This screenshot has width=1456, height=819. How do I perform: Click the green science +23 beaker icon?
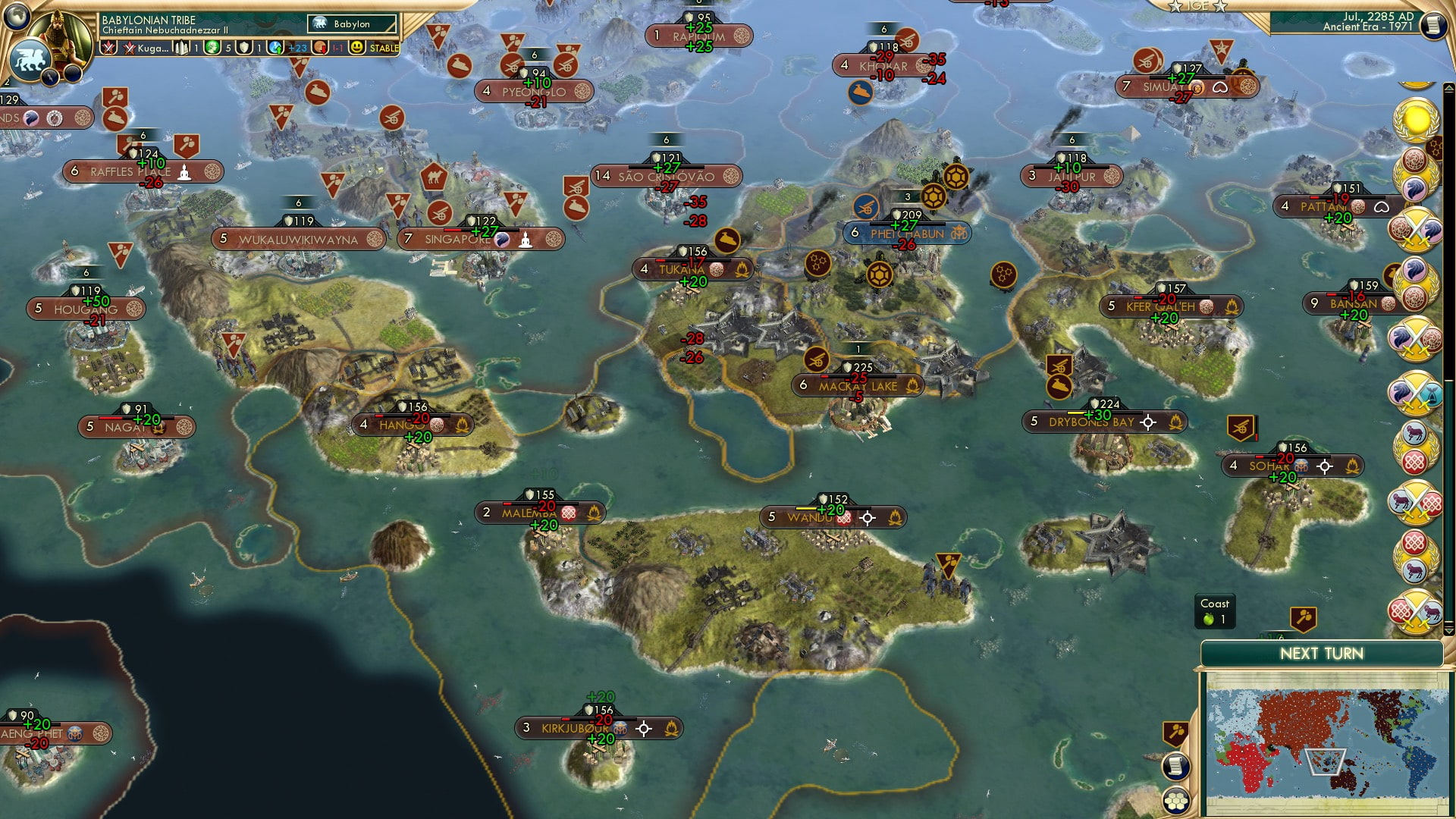tap(276, 48)
